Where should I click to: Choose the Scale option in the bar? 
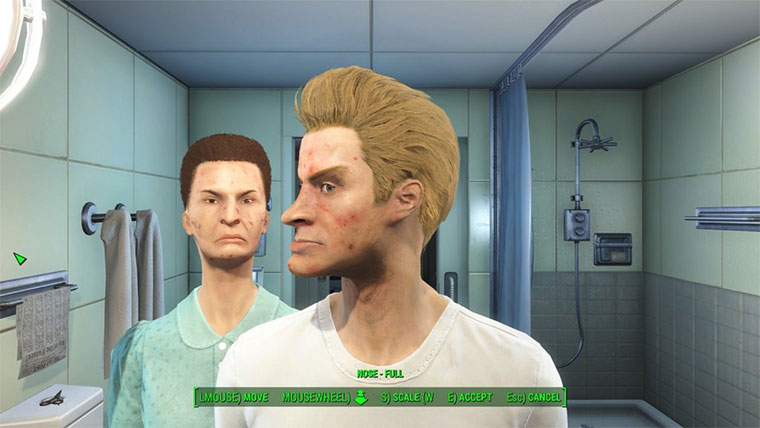(x=408, y=397)
